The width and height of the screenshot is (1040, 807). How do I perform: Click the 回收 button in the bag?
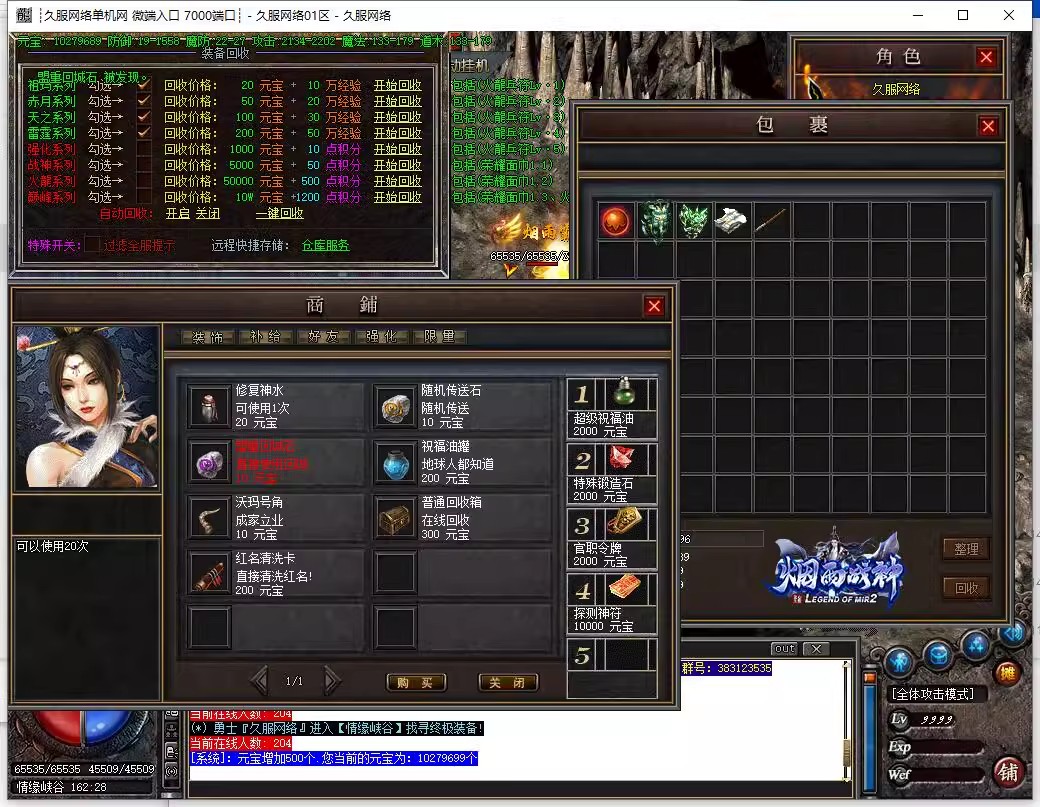click(966, 588)
